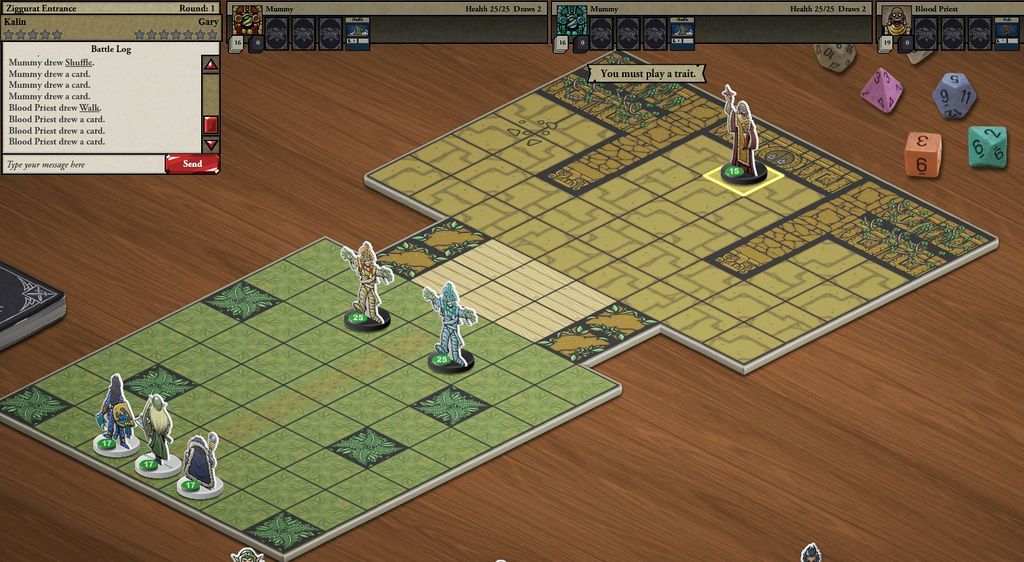Open the Shuffle card link in Battle Log

point(79,63)
